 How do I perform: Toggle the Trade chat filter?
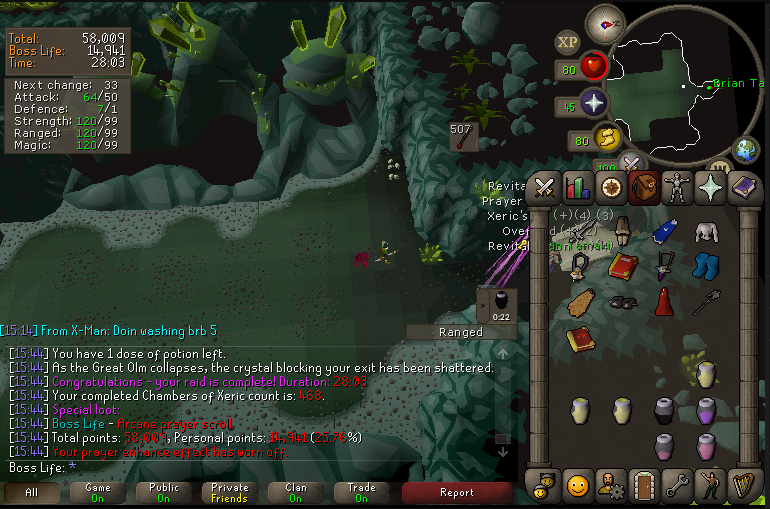tap(361, 492)
